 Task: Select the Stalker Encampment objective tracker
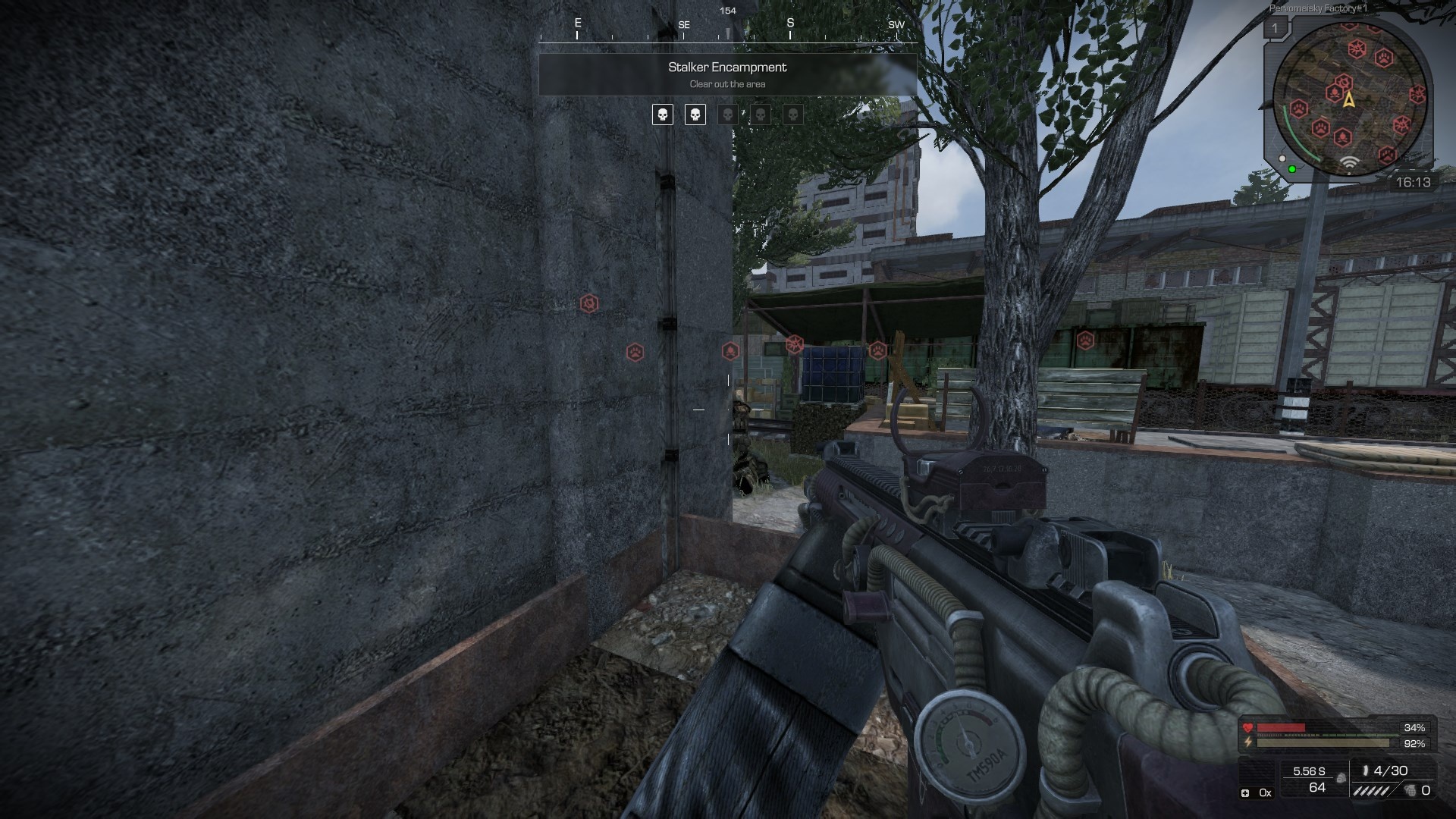727,74
